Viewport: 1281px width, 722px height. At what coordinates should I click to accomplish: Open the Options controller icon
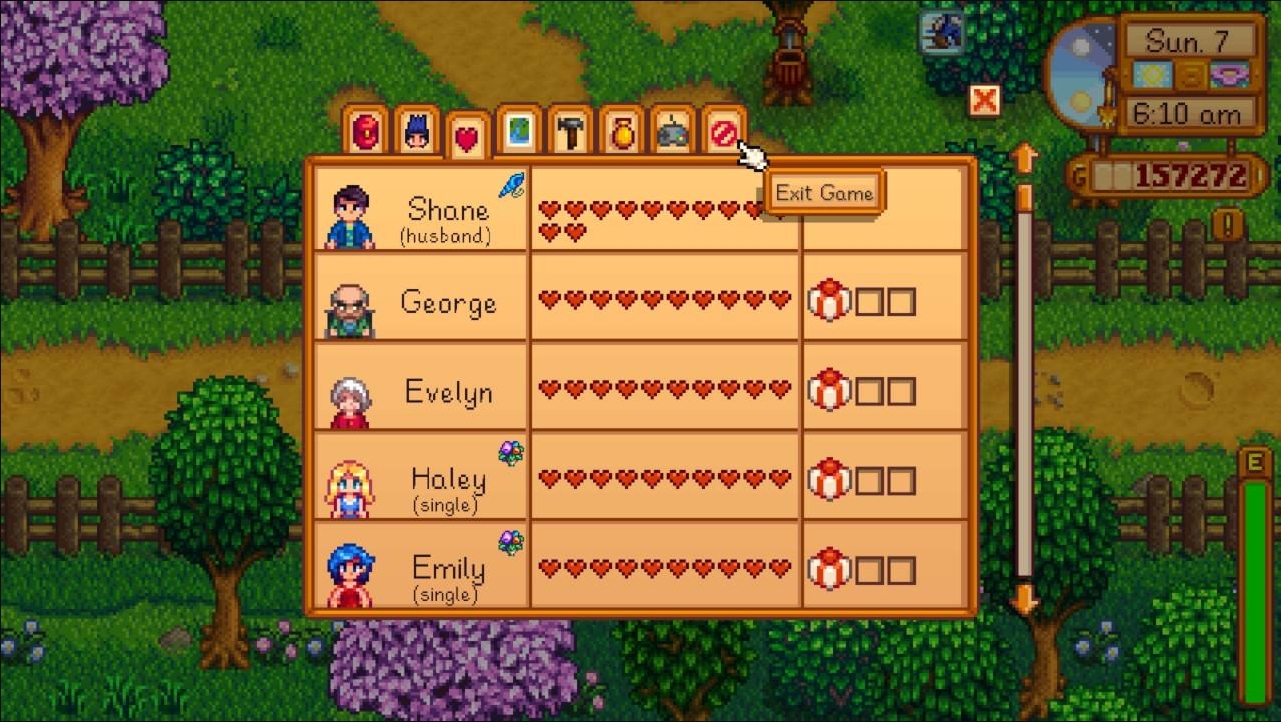[673, 130]
